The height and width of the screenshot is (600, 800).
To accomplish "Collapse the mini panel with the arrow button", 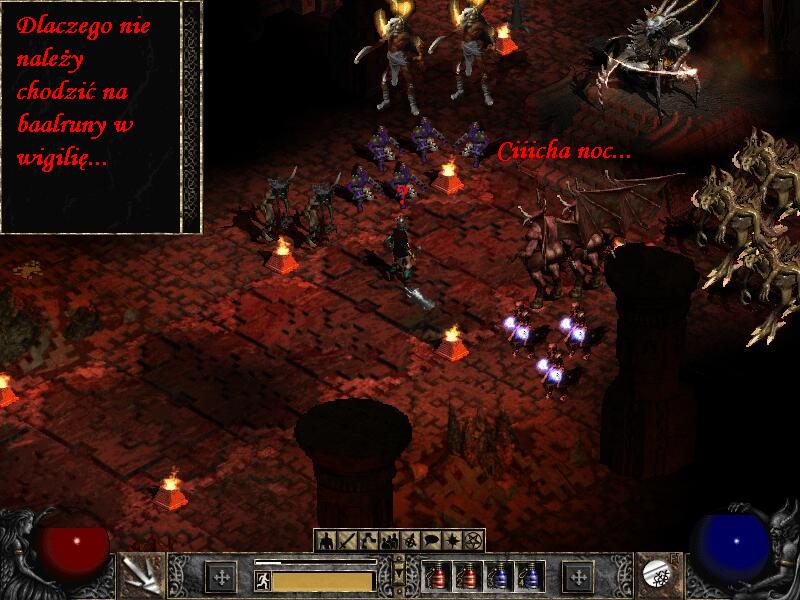I will [400, 571].
